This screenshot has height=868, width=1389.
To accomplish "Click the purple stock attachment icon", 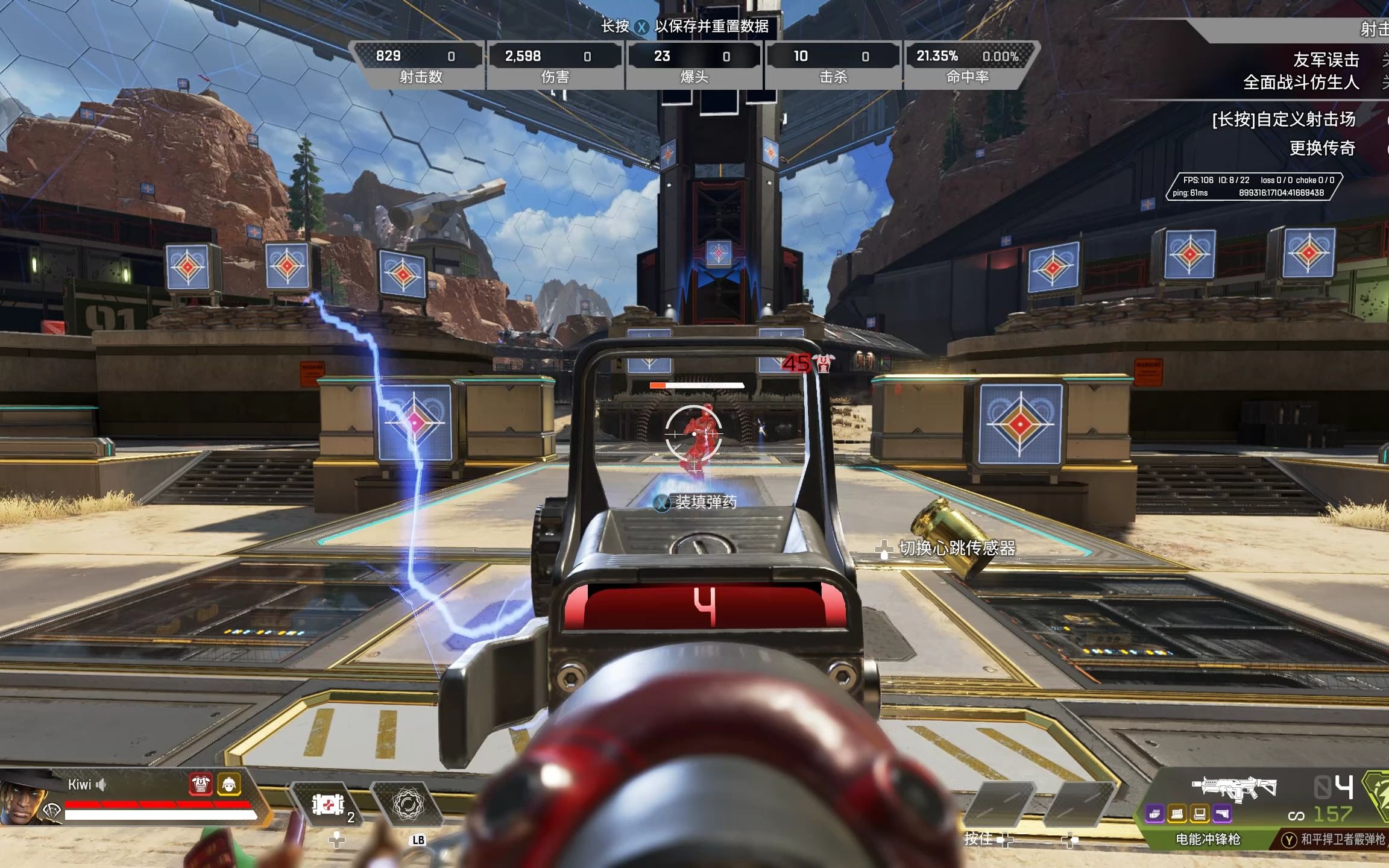I will coord(1222,814).
